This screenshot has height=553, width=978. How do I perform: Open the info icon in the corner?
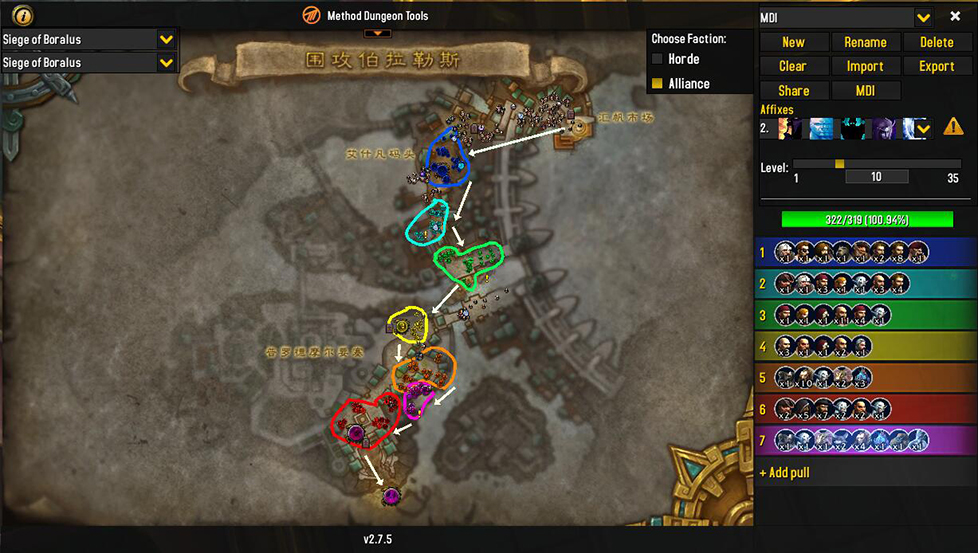pyautogui.click(x=23, y=15)
